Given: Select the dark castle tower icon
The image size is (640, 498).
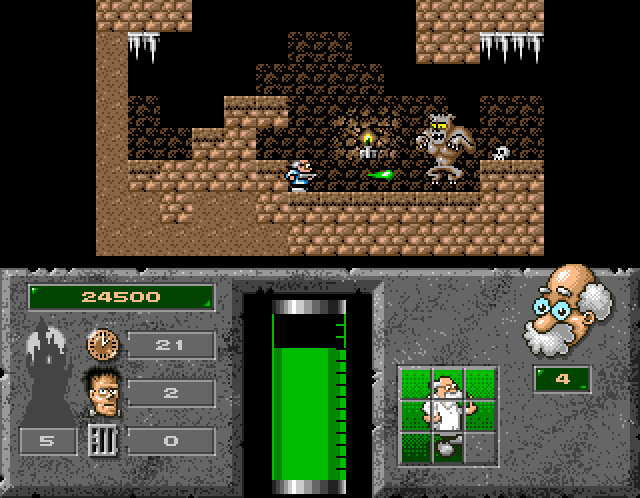Looking at the screenshot, I should point(51,375).
